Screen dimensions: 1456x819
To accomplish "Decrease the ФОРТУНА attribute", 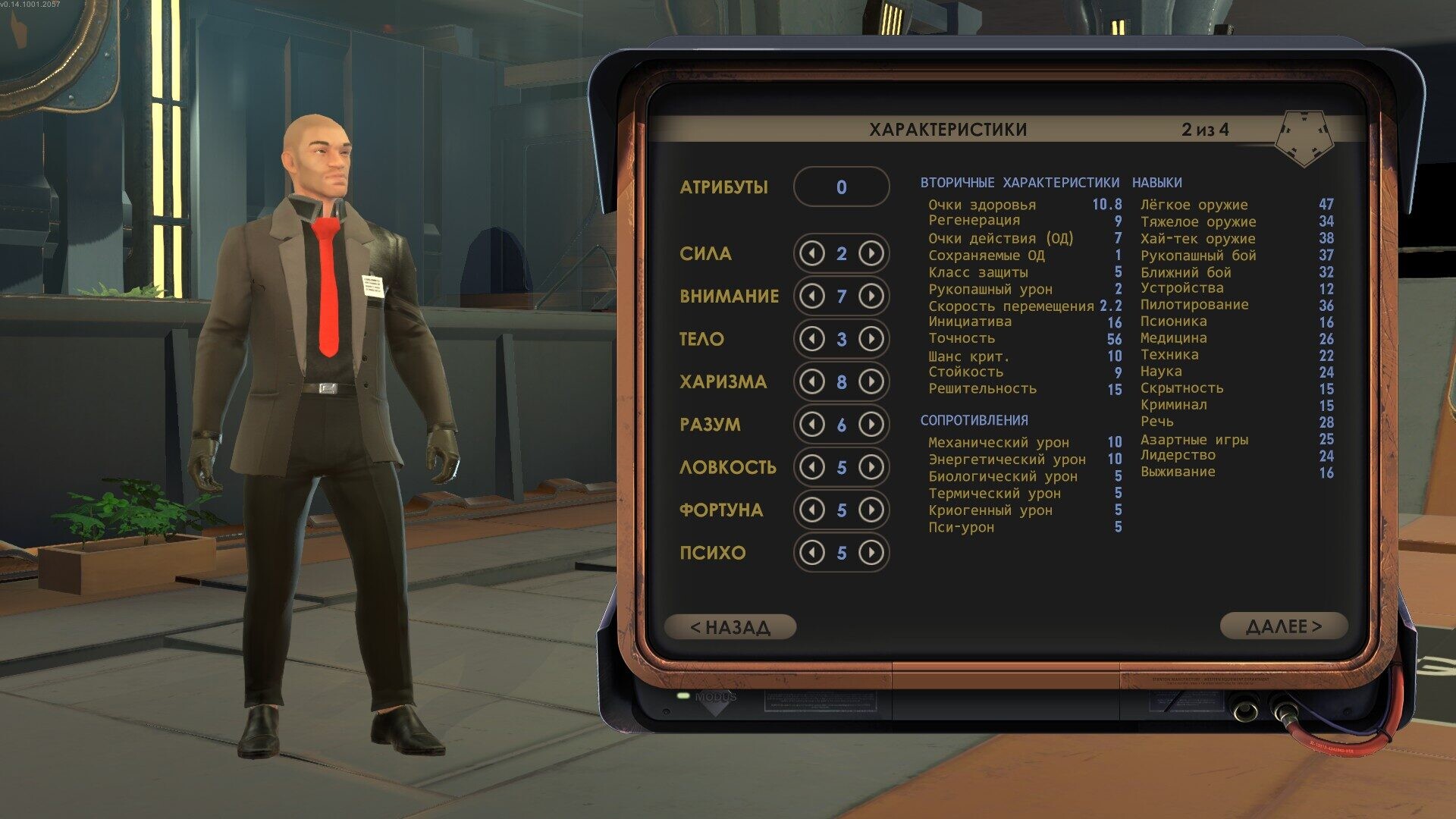I will [x=812, y=510].
